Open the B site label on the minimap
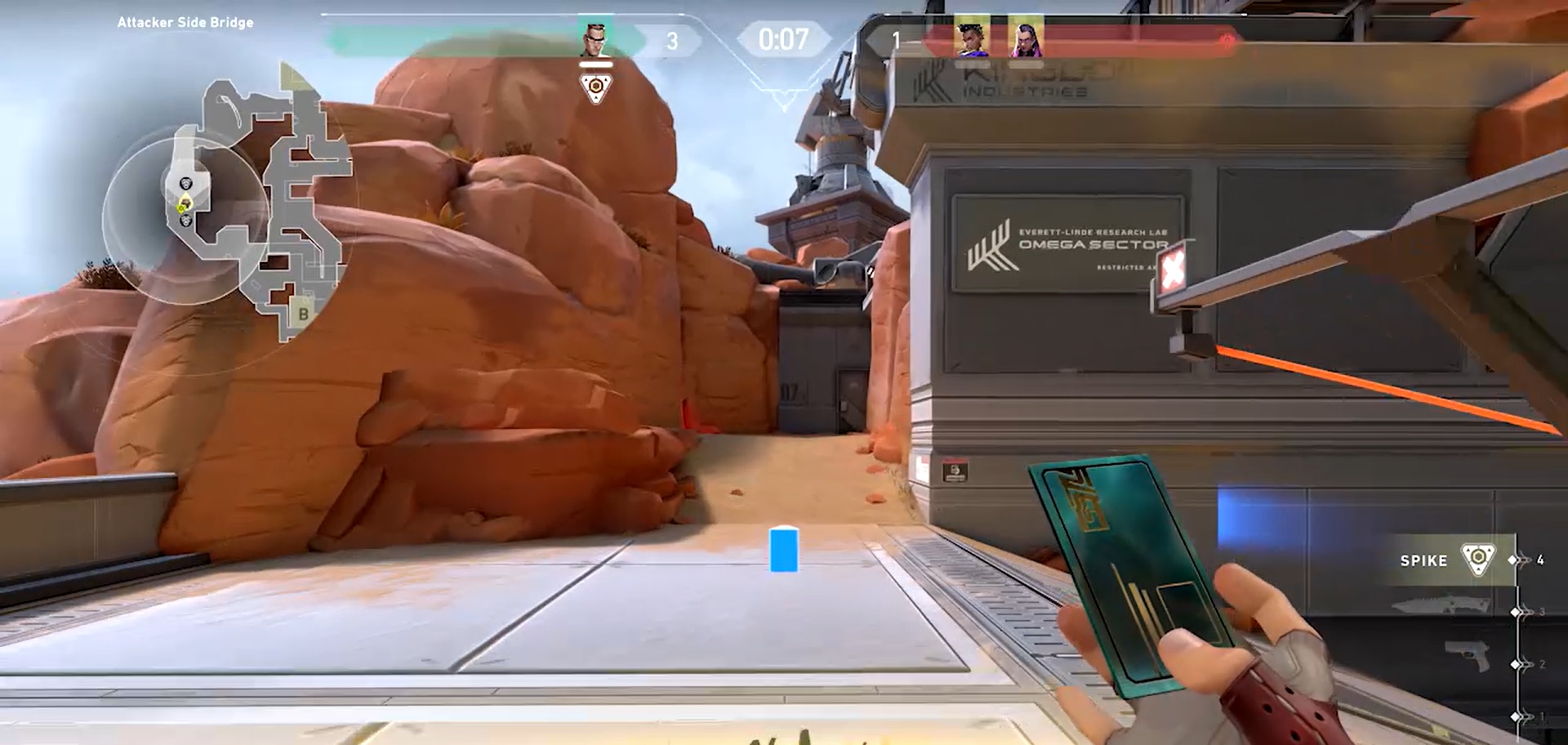The height and width of the screenshot is (745, 1568). coord(303,314)
